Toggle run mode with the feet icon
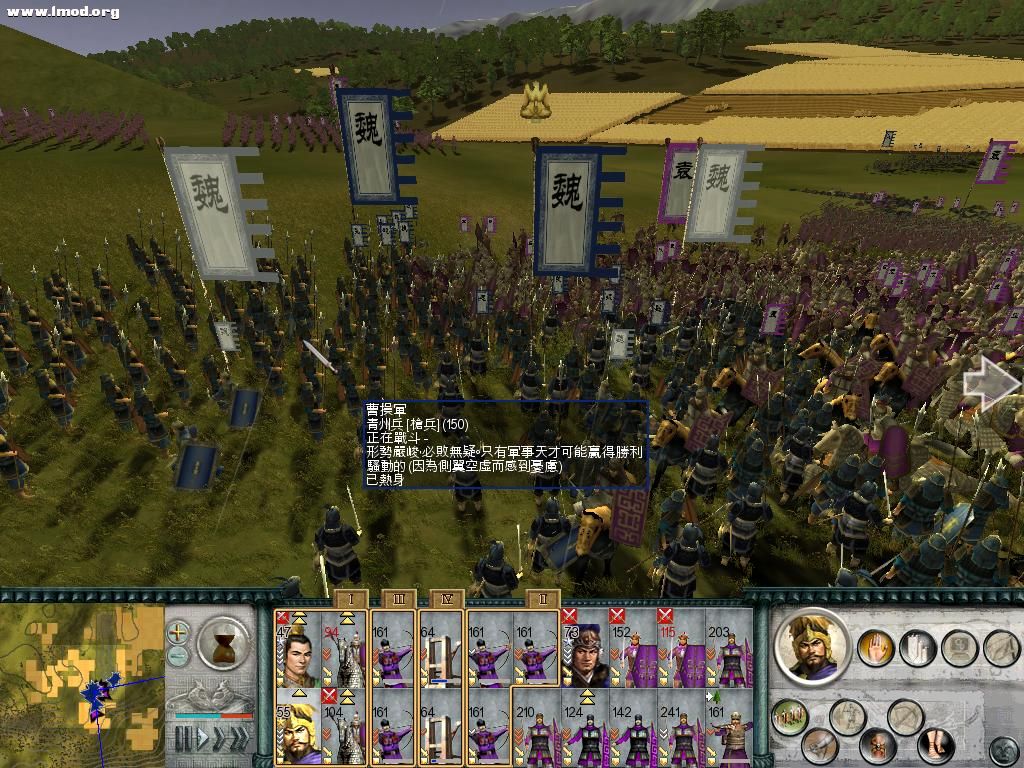The height and width of the screenshot is (768, 1024). [935, 744]
